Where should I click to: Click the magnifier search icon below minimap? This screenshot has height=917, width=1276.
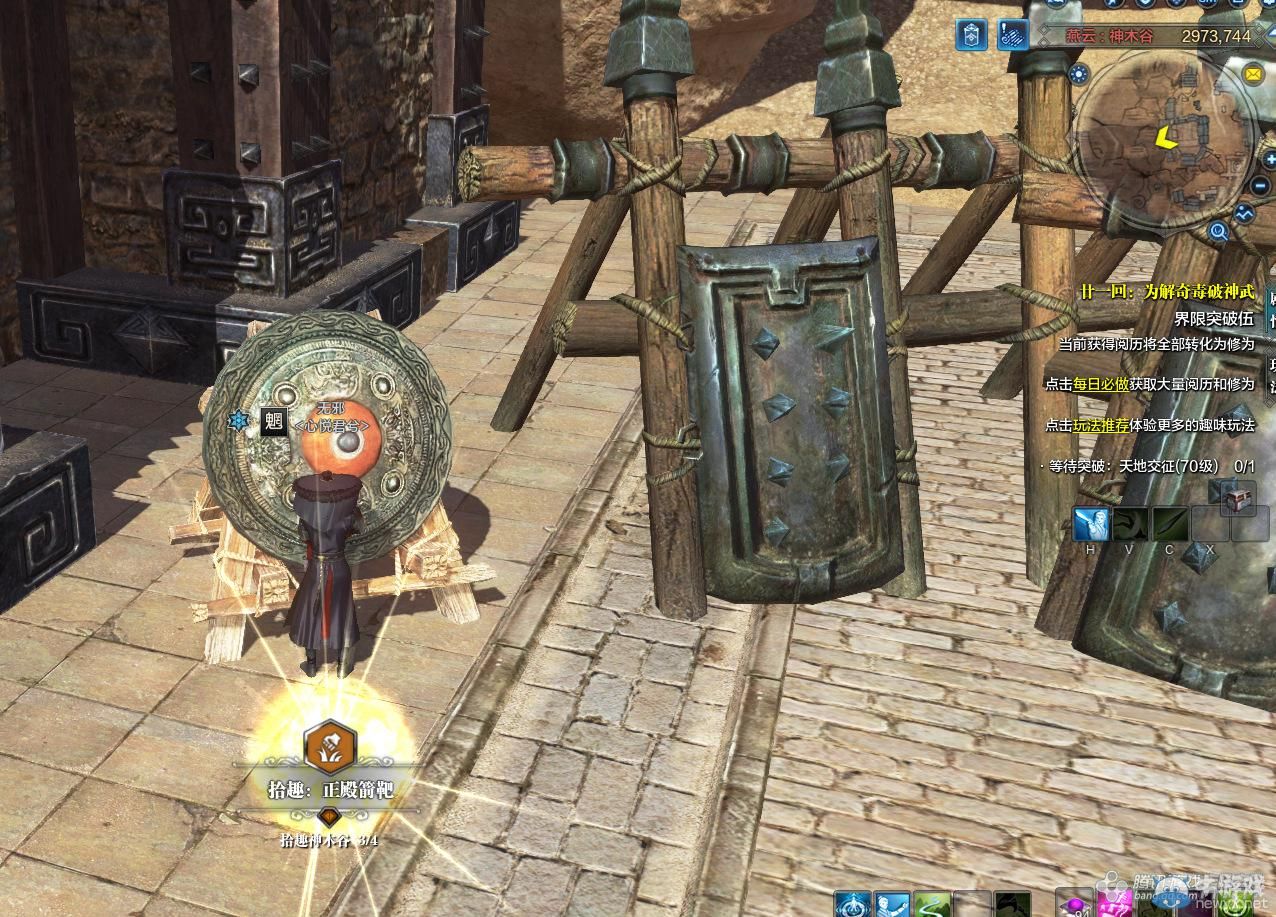tap(1218, 233)
